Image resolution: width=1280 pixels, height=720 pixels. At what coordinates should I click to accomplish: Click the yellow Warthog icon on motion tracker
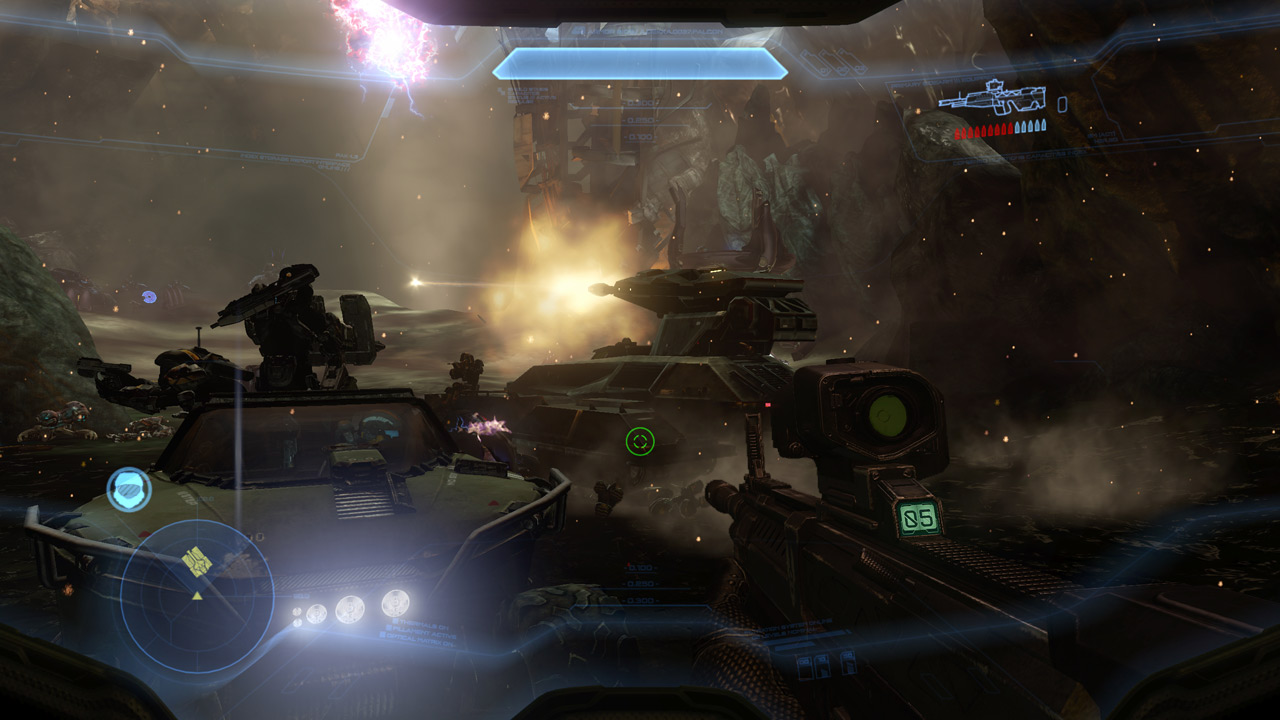pos(195,560)
